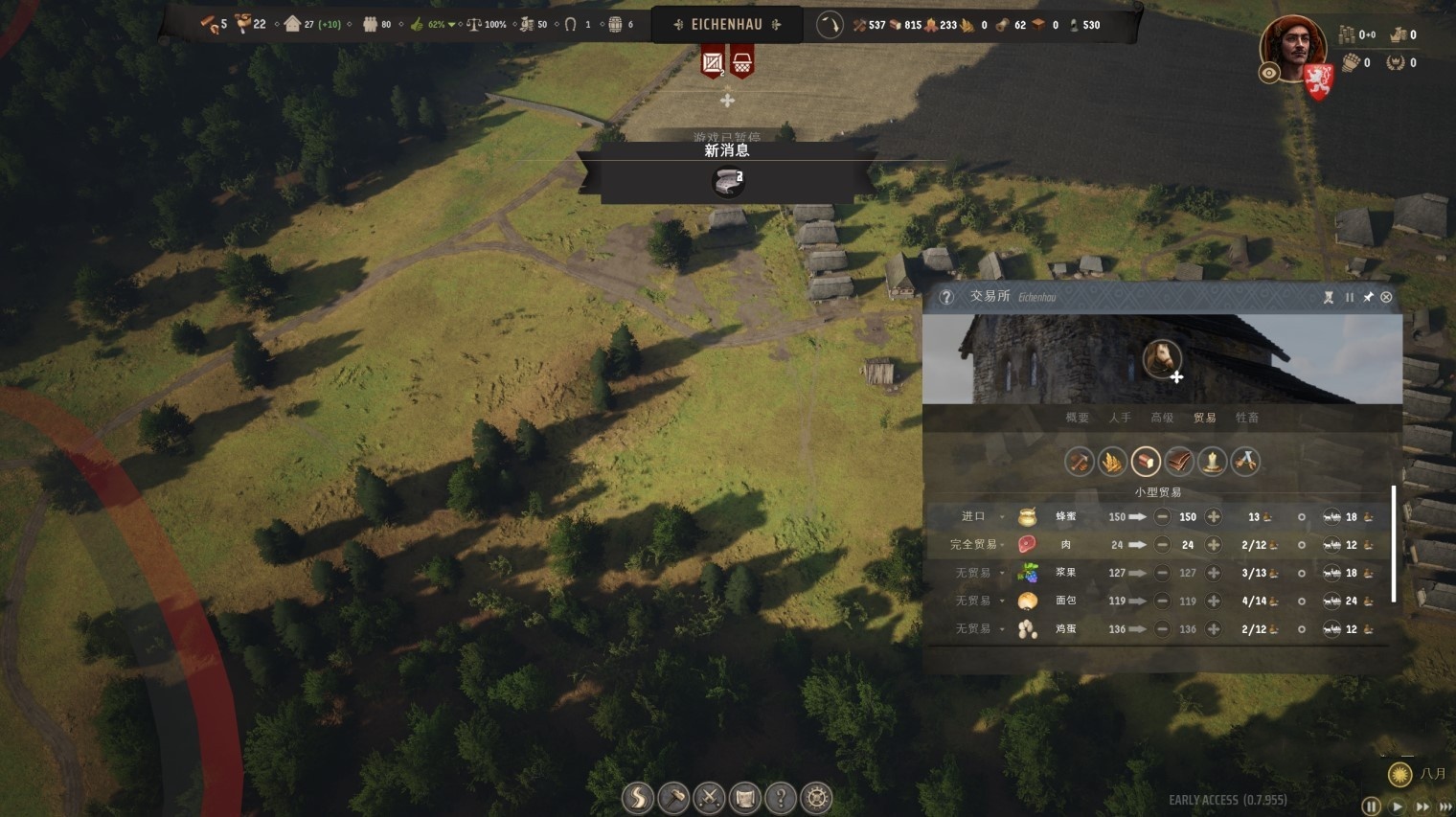1456x817 pixels.
Task: Open the 人手 workers tab
Action: pyautogui.click(x=1120, y=418)
